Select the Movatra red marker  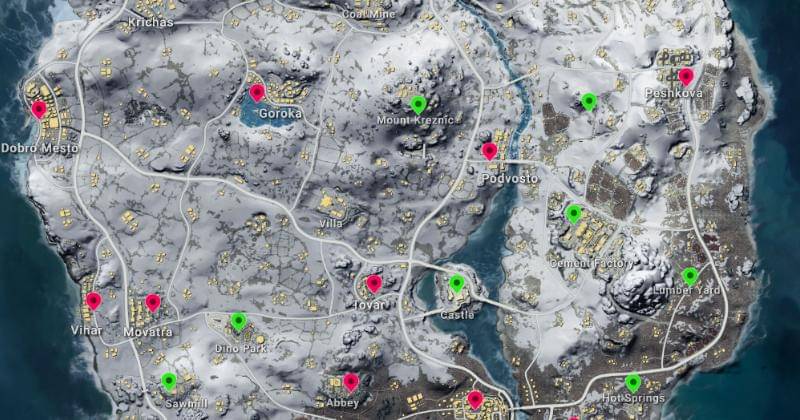[153, 302]
